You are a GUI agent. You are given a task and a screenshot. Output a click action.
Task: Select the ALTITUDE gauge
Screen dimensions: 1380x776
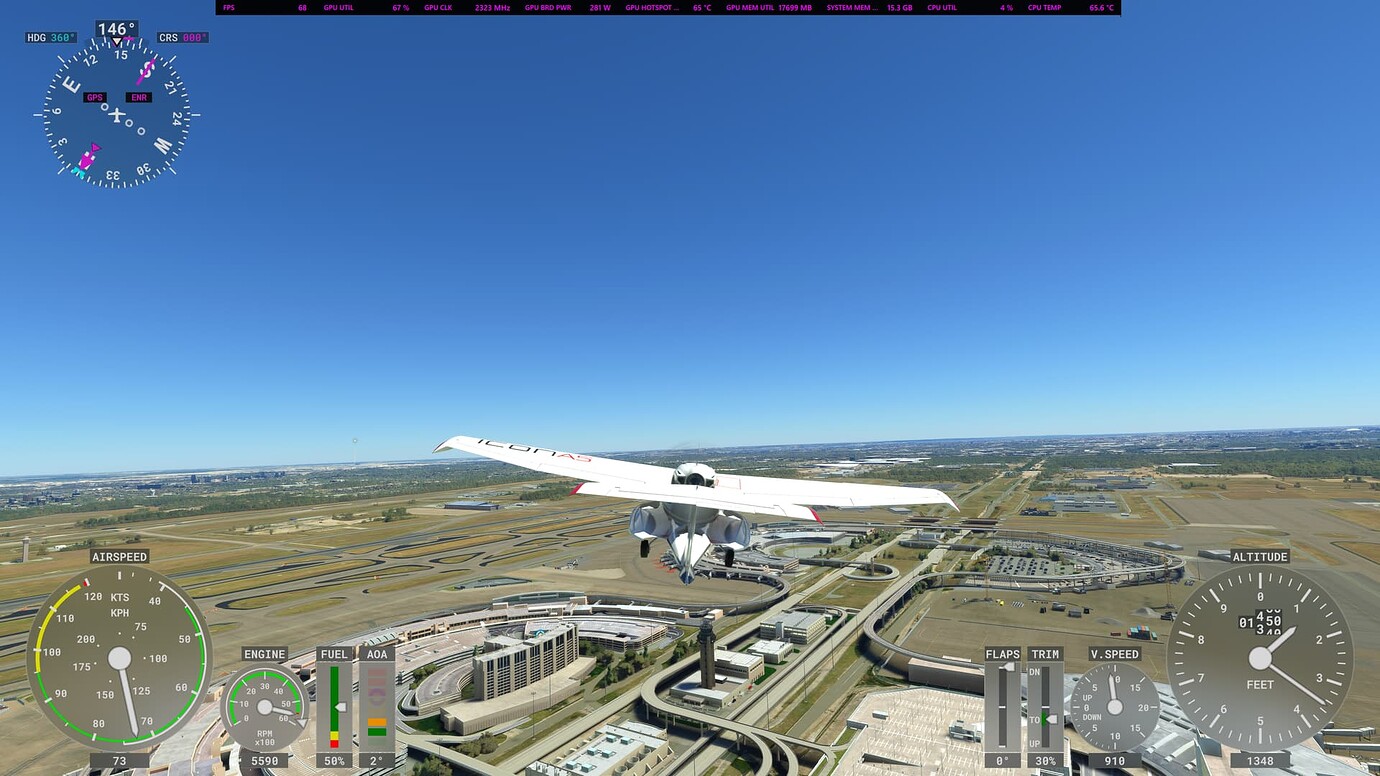point(1259,658)
